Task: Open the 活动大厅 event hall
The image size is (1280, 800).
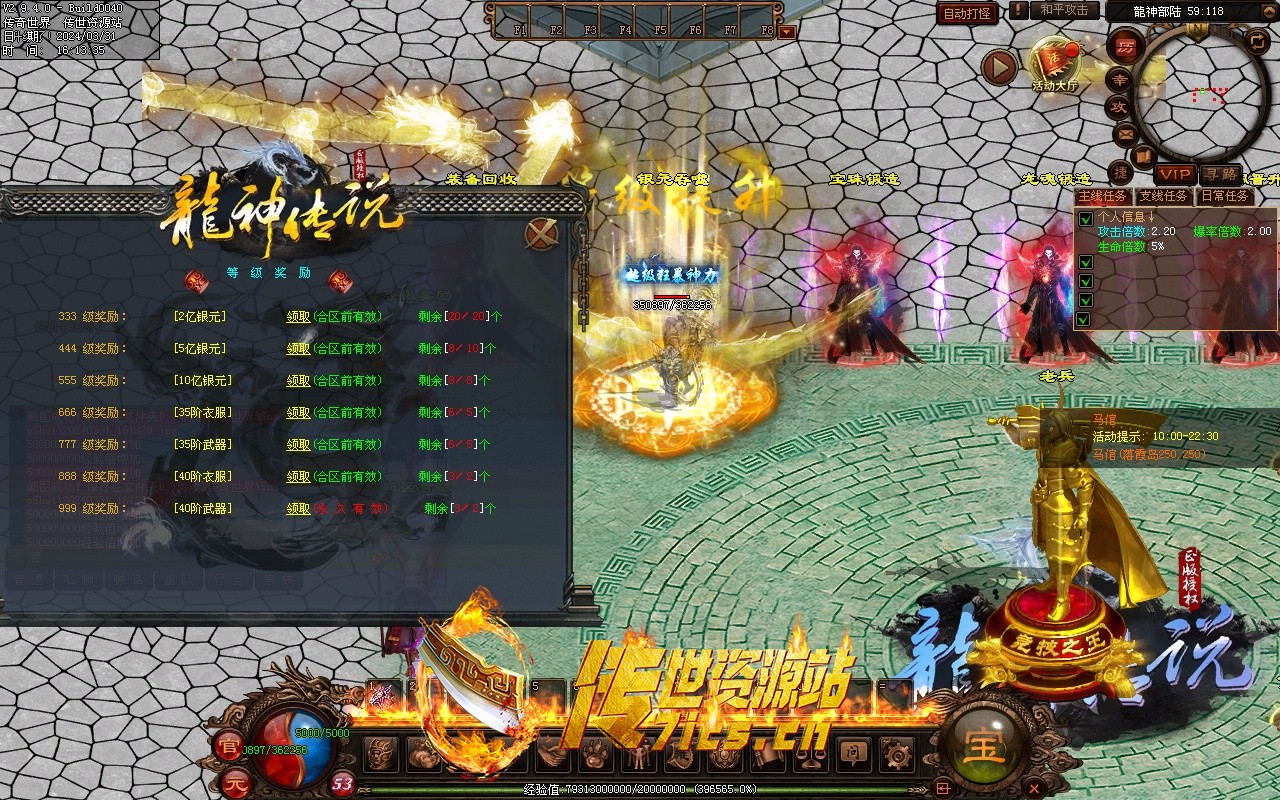Action: (1053, 63)
